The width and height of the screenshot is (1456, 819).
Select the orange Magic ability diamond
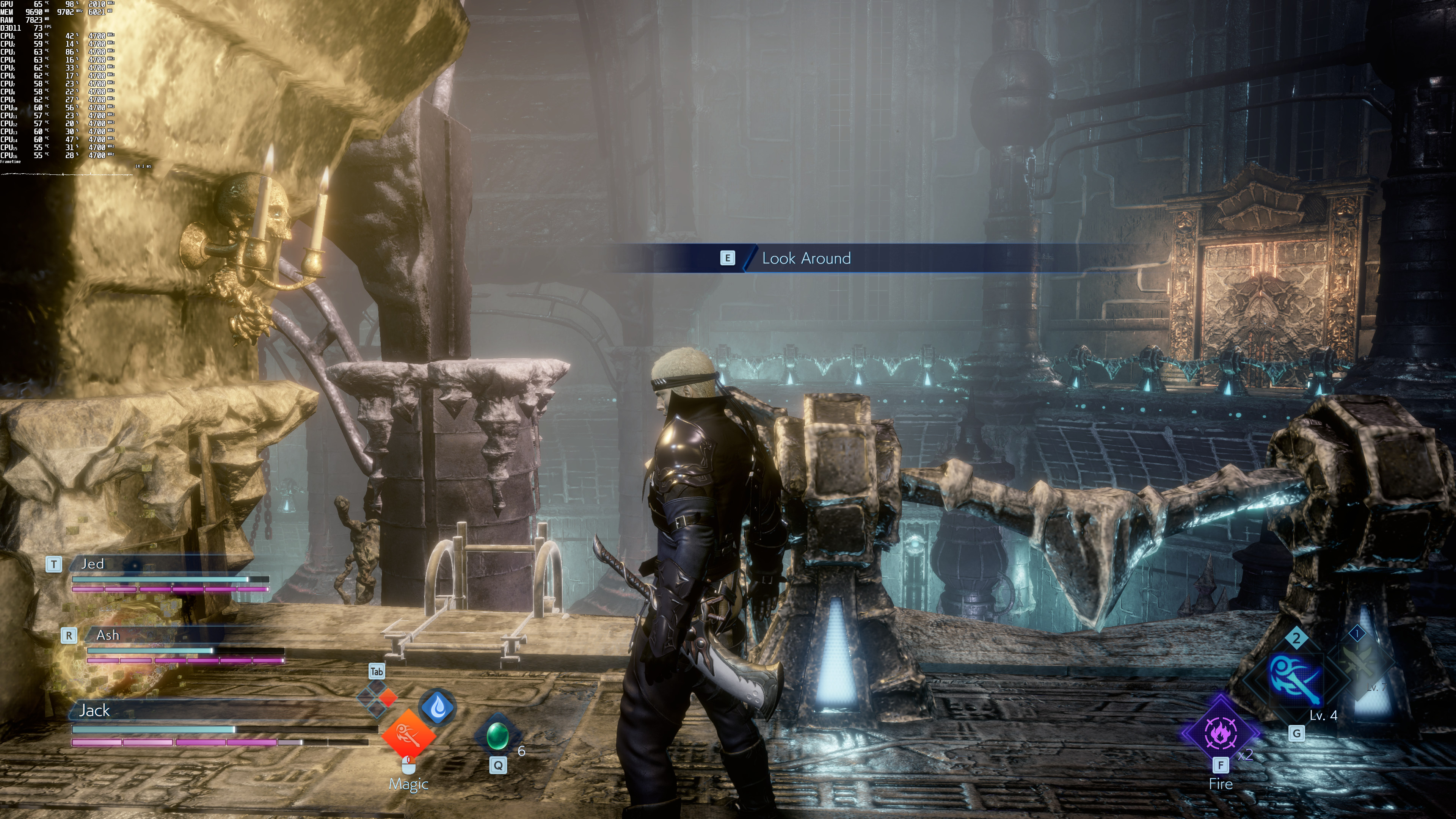409,735
